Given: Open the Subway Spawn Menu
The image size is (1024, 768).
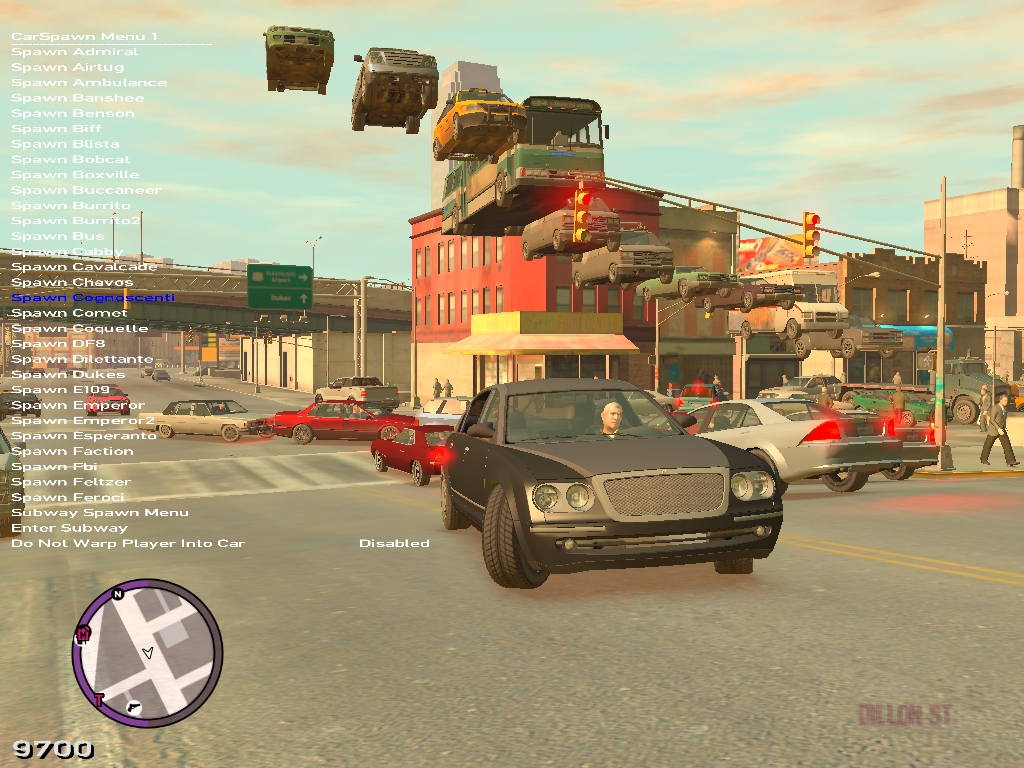Looking at the screenshot, I should [x=99, y=513].
